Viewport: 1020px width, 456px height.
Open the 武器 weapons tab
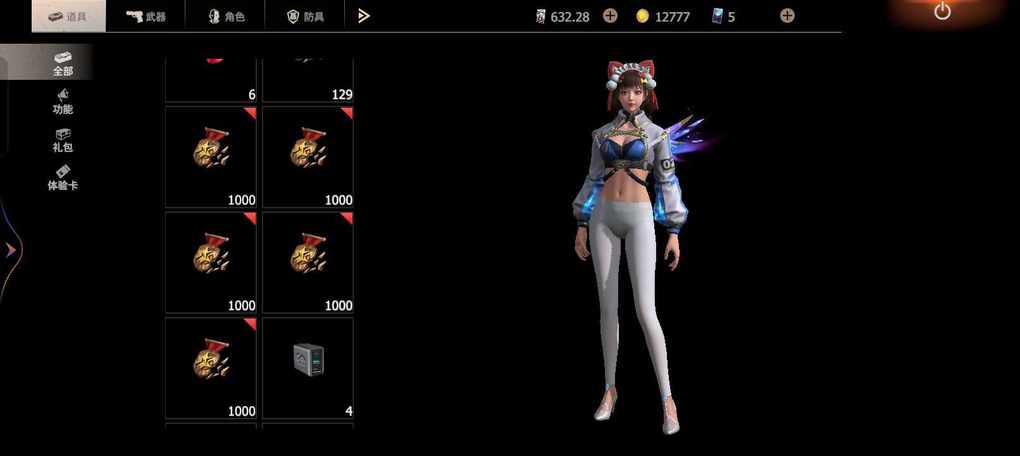[146, 16]
